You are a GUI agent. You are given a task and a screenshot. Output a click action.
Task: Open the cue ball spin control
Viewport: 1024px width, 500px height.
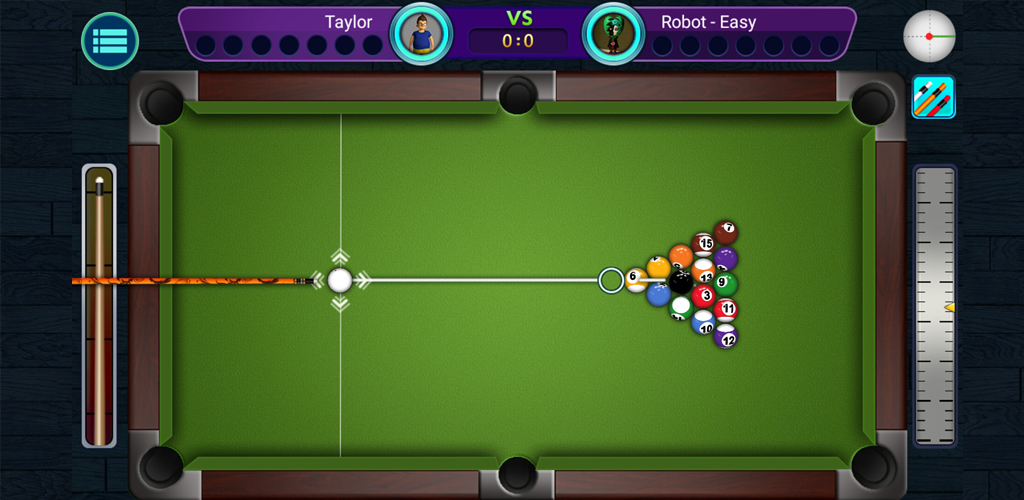coord(929,36)
